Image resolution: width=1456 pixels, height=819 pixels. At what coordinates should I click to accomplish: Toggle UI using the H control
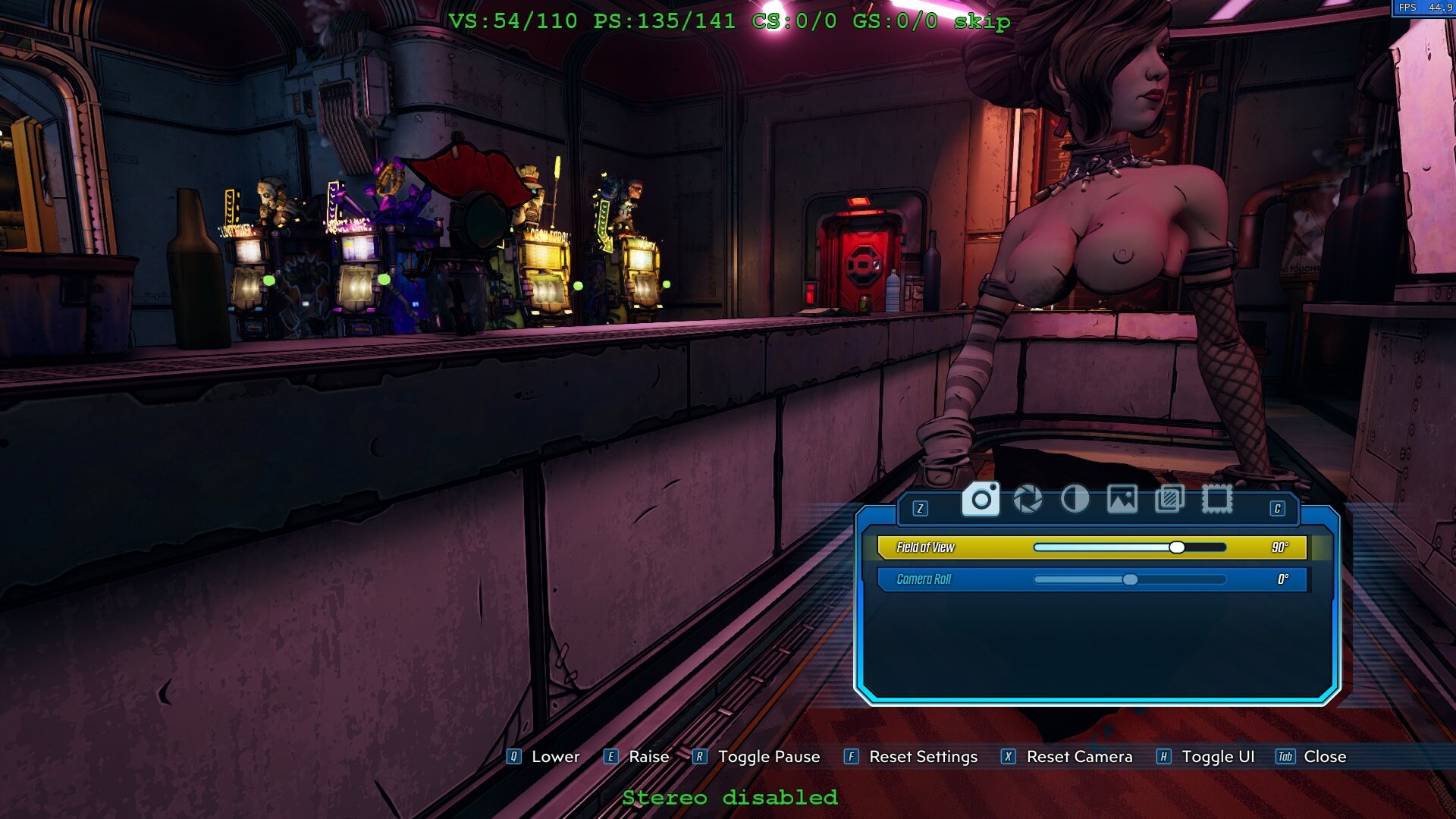point(1162,756)
